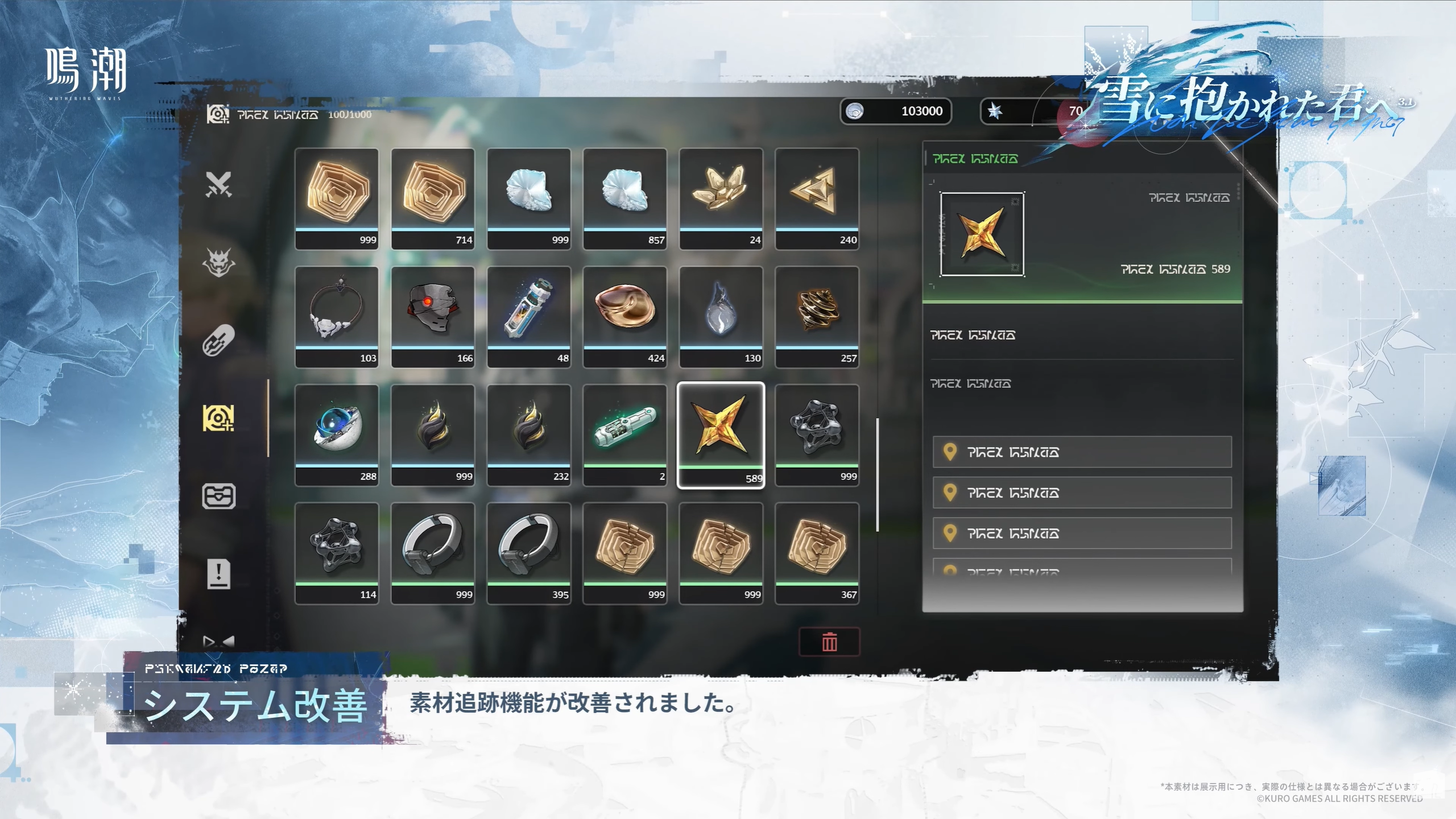Click the red trash can delete button

[829, 642]
